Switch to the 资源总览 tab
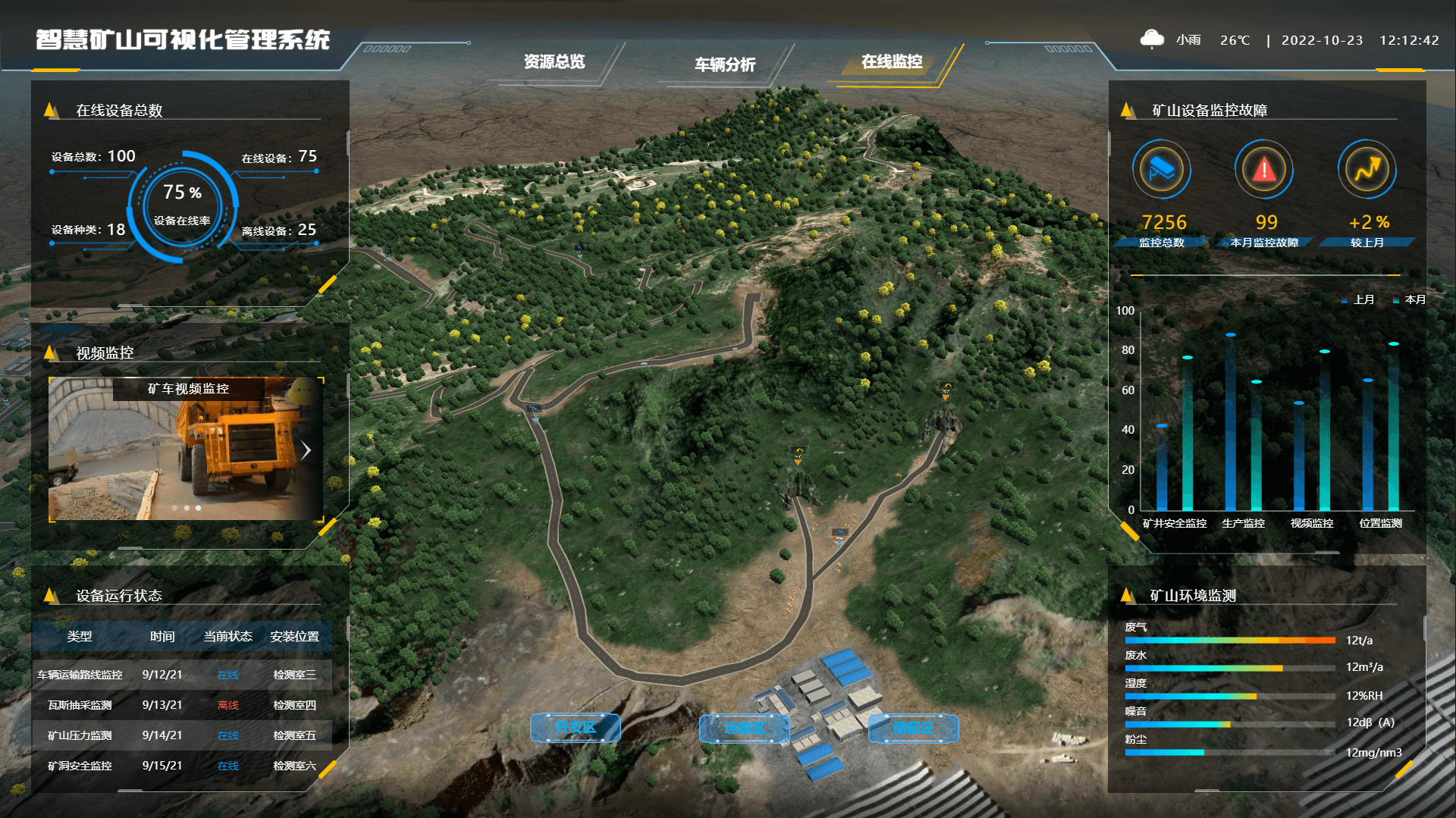The width and height of the screenshot is (1456, 818). pos(554,62)
